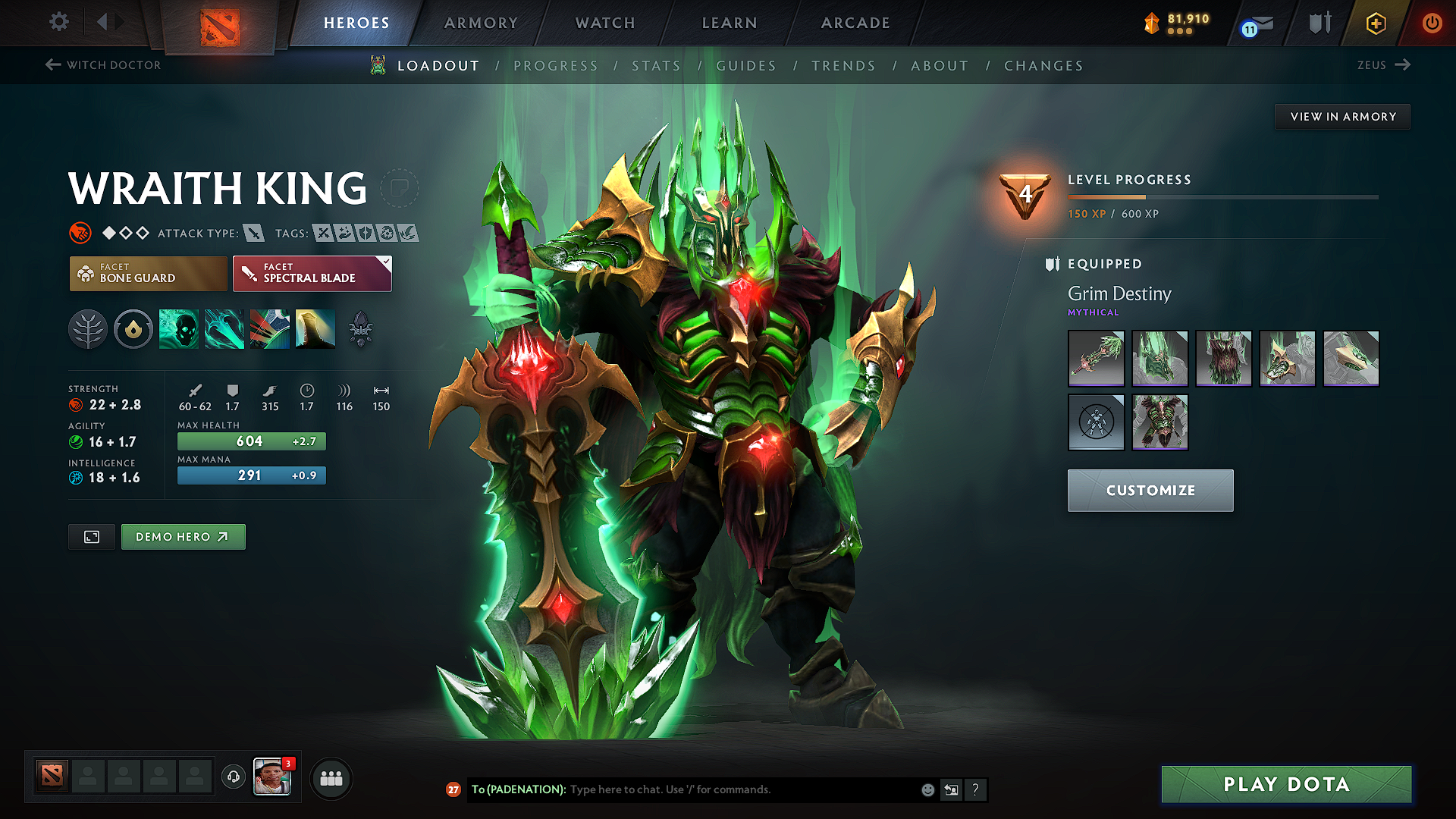
Task: Open the chat channel selector showing 27
Action: click(x=453, y=789)
